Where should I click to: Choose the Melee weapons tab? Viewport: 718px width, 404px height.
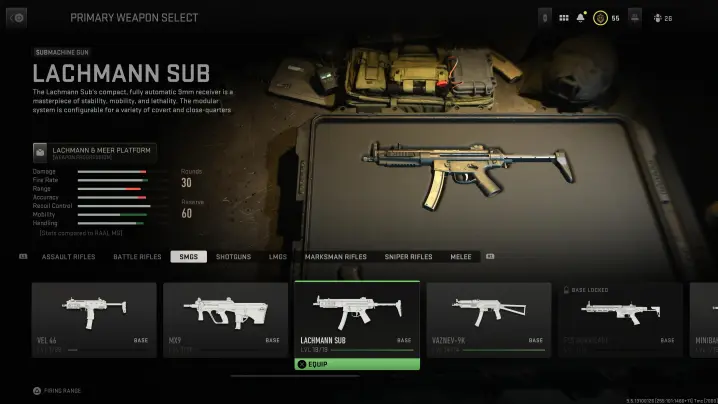461,257
